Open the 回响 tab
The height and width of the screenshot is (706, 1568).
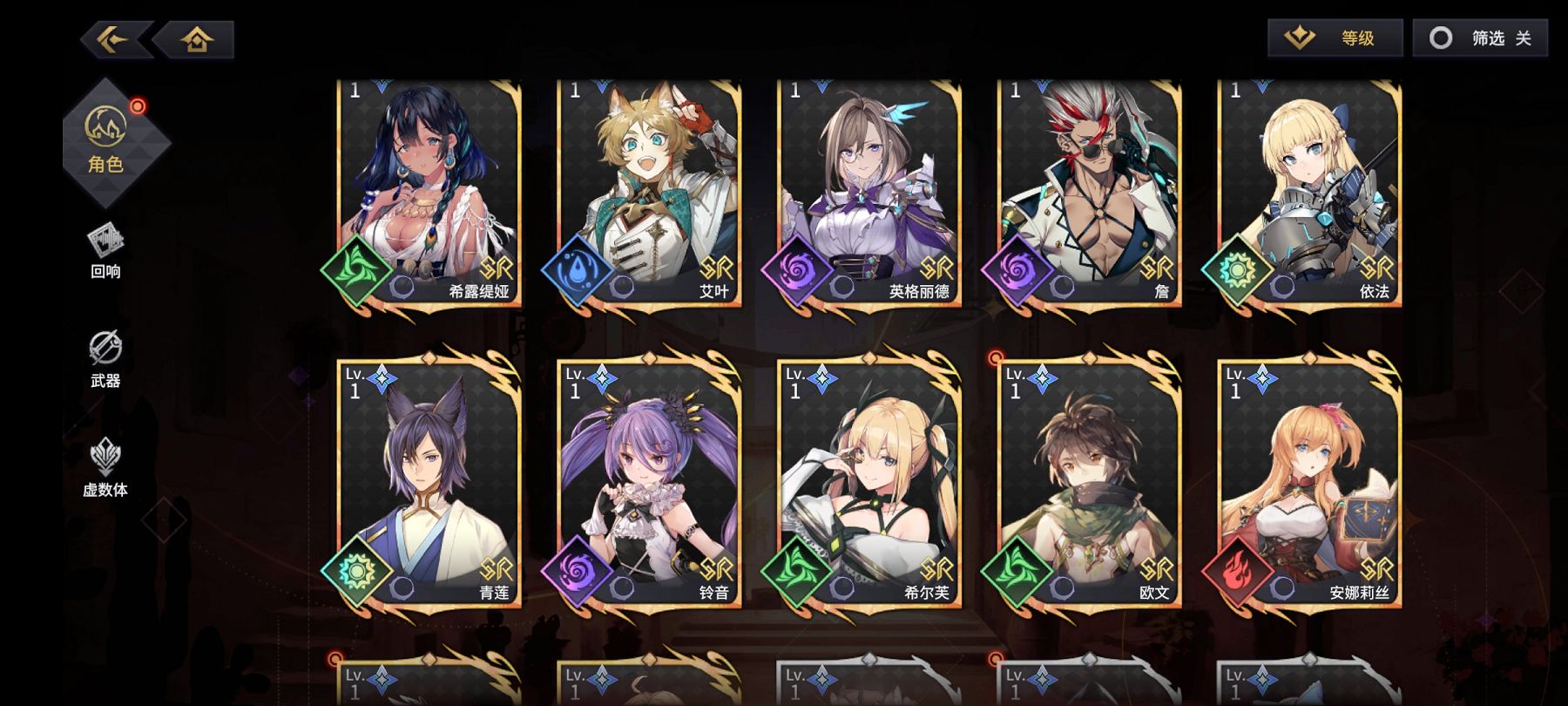click(105, 251)
